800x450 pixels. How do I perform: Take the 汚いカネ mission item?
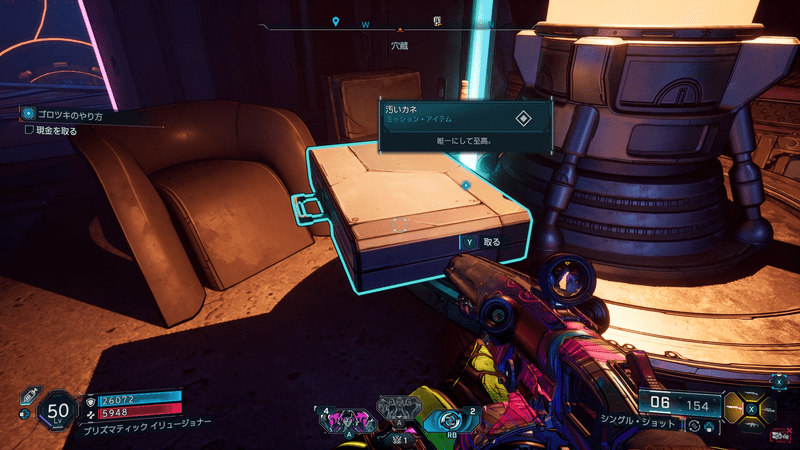click(479, 242)
